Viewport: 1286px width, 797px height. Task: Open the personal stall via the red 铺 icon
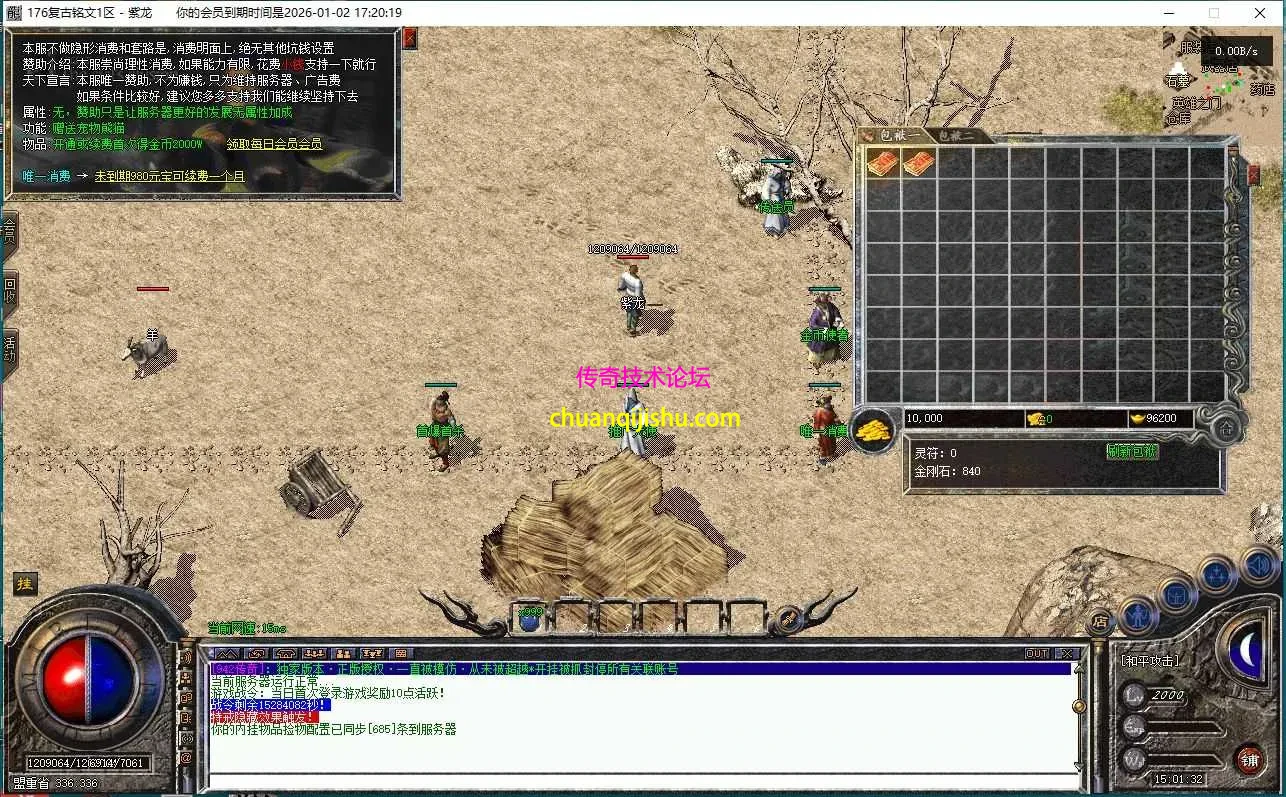pos(1252,759)
